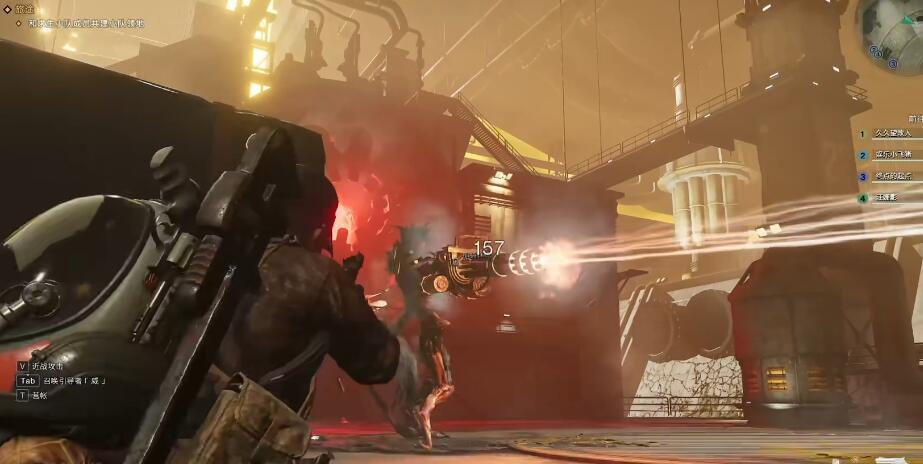Select squad member number 4 entry

point(888,198)
